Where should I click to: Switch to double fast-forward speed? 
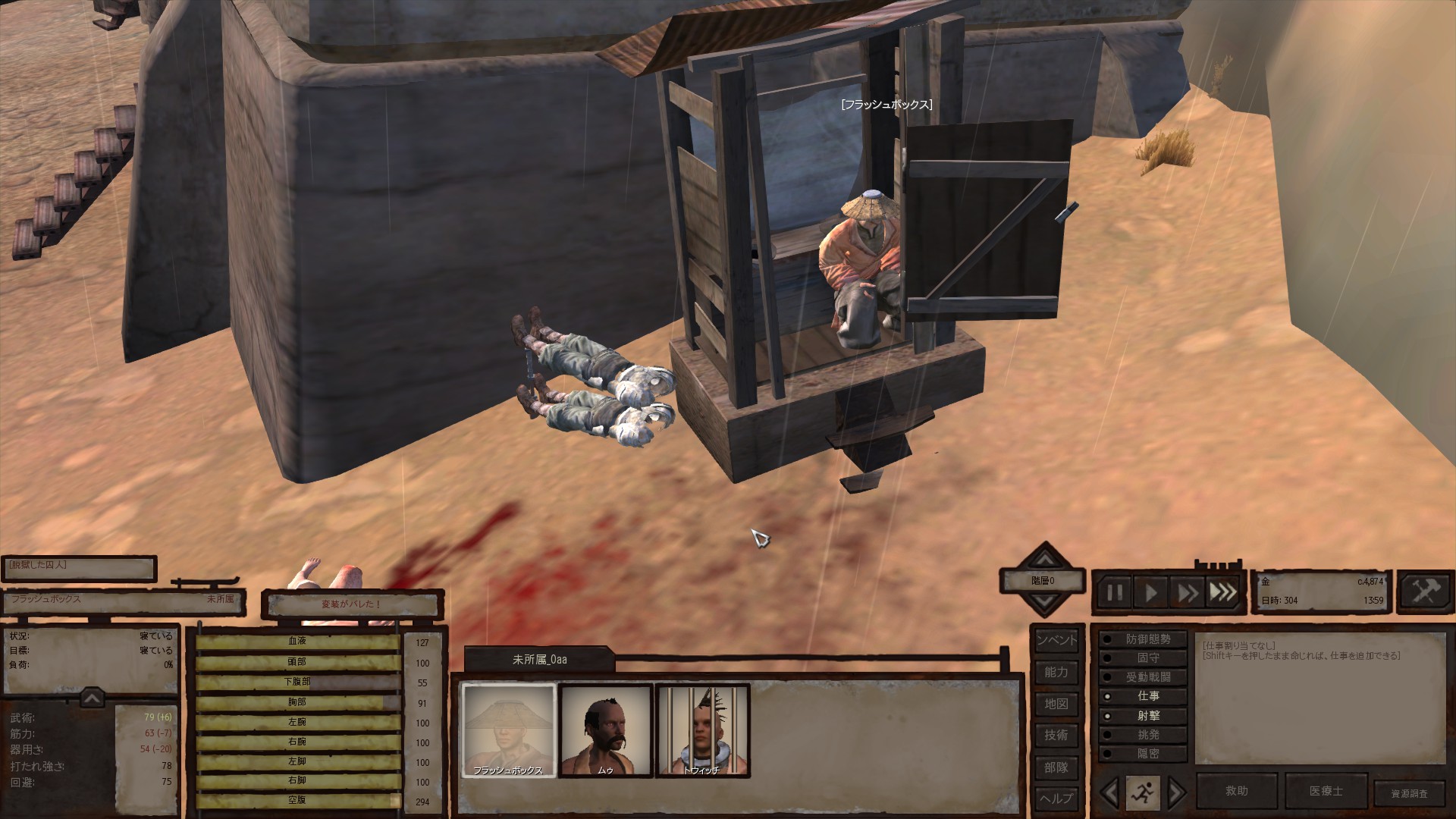coord(1187,592)
